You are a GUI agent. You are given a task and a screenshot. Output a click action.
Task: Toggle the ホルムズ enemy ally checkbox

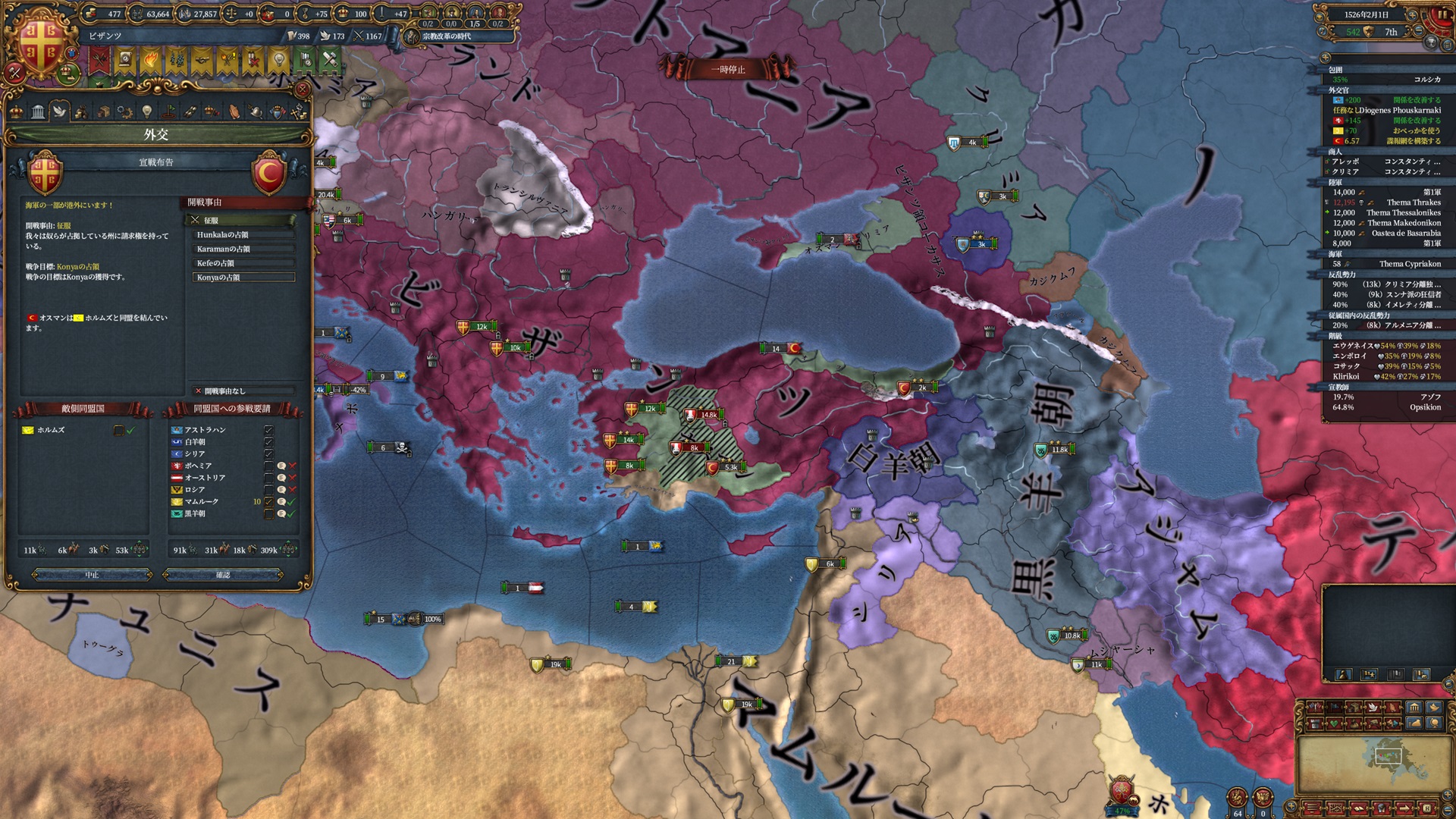(118, 431)
